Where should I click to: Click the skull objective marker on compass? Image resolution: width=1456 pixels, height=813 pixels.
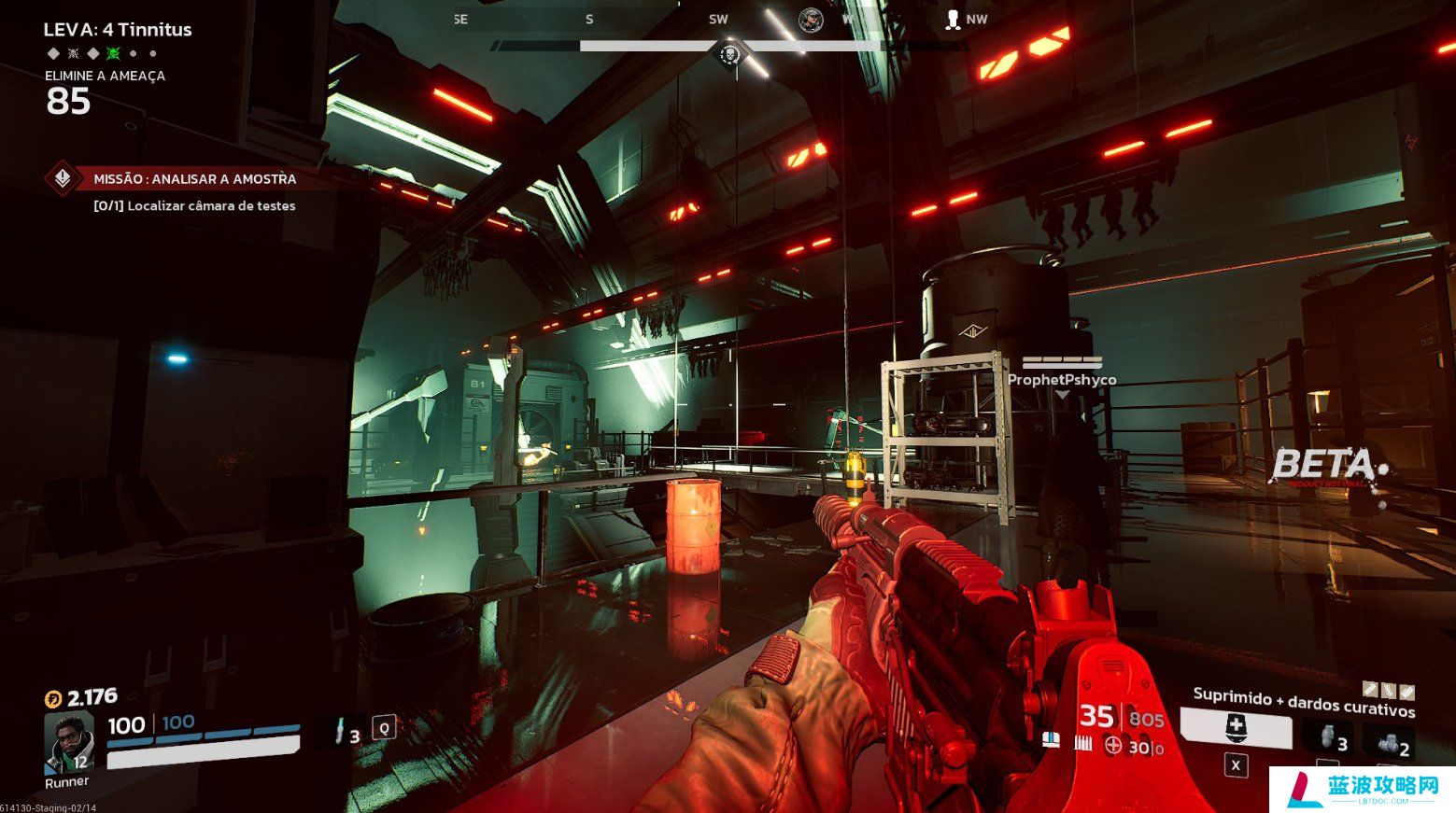click(x=730, y=55)
